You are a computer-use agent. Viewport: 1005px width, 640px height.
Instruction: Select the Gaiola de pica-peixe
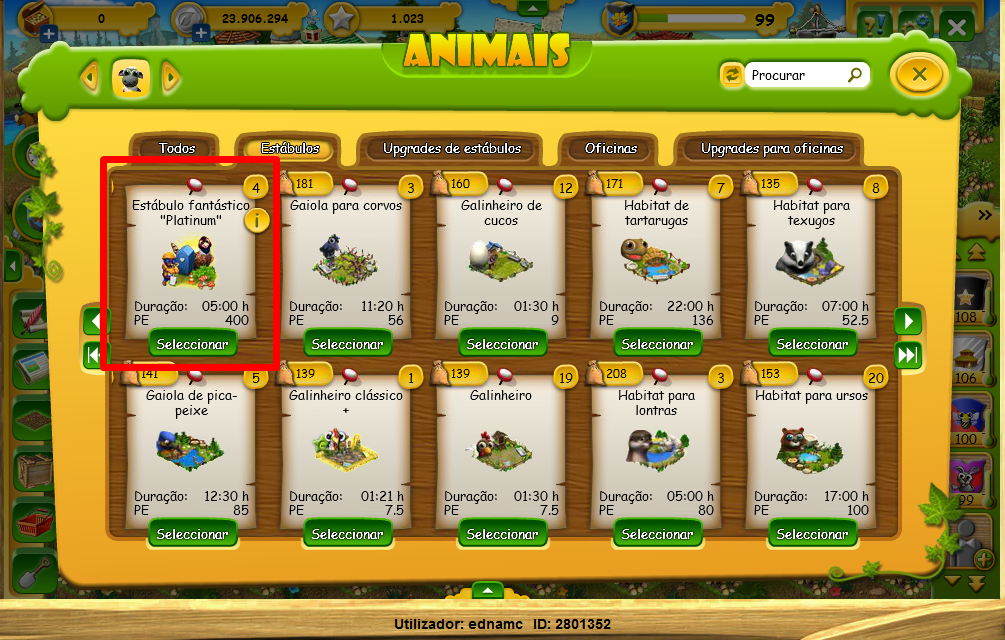coord(193,534)
